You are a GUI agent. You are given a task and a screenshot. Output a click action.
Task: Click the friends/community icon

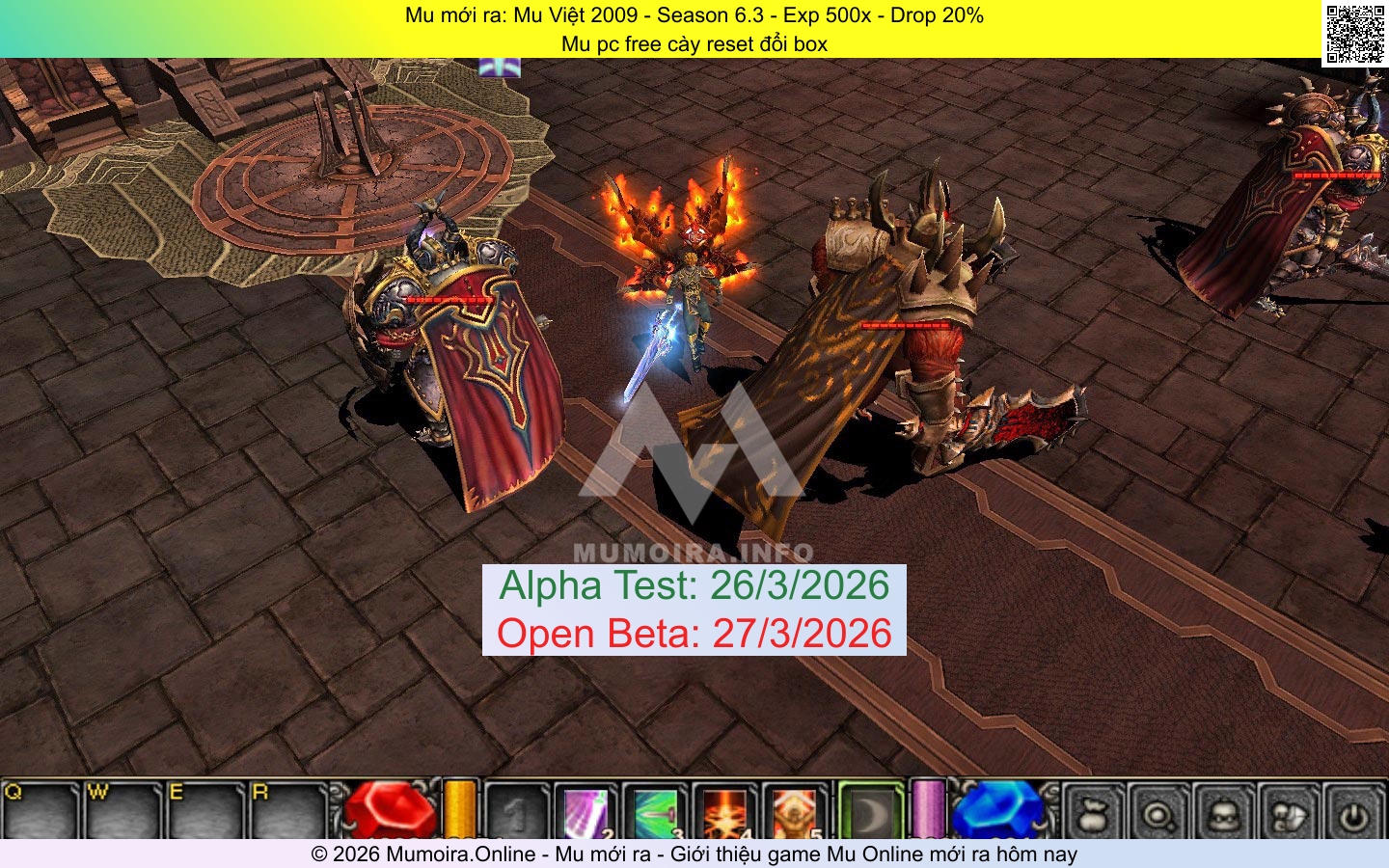1289,815
